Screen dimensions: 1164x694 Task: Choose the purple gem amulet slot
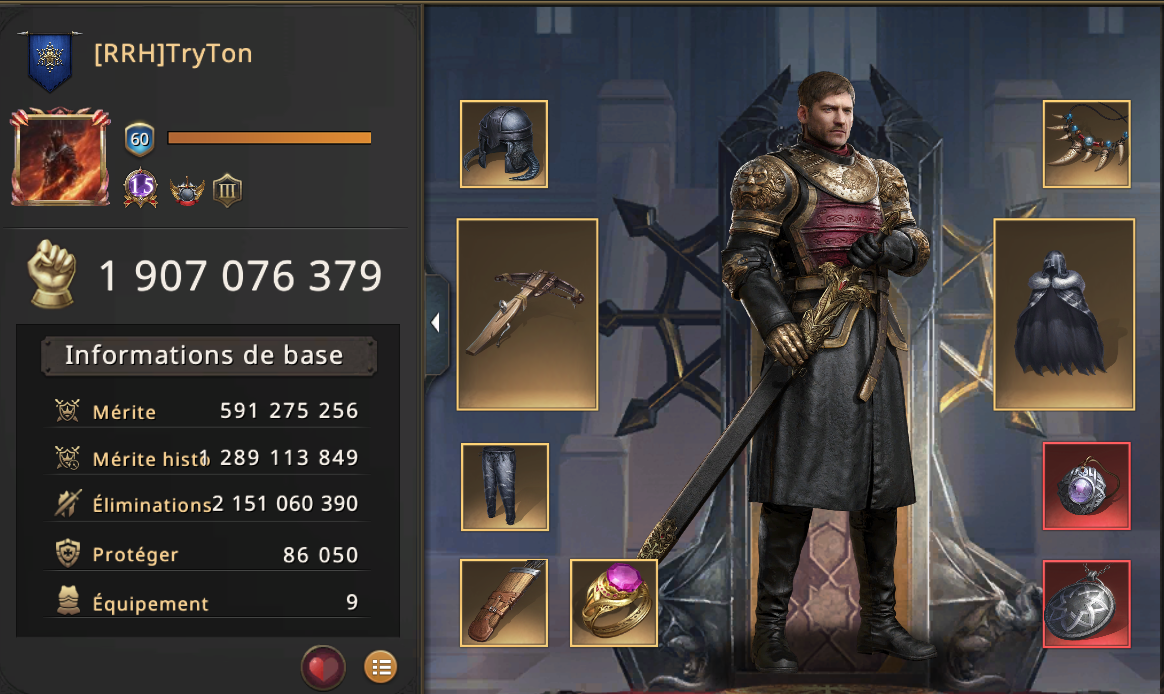[1087, 486]
